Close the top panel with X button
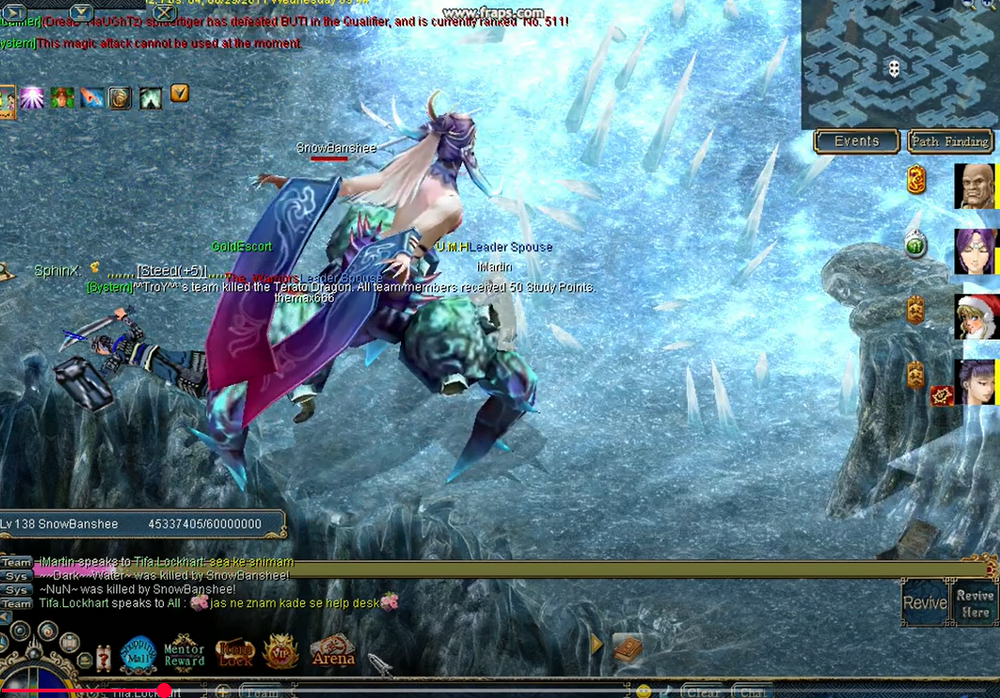Screen dimensions: 1000x698 click(164, 13)
